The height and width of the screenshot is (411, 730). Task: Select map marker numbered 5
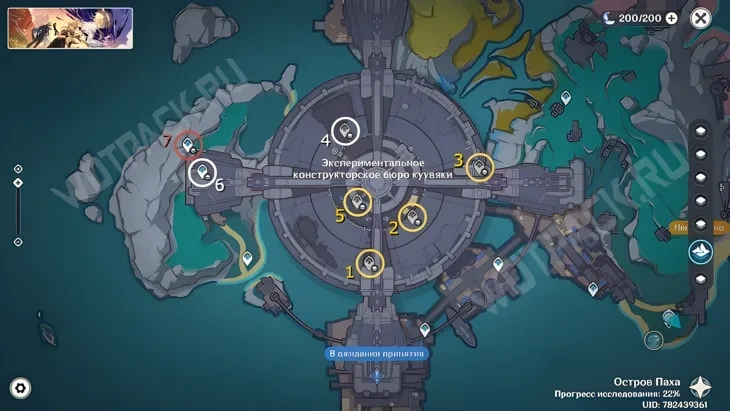pos(358,203)
